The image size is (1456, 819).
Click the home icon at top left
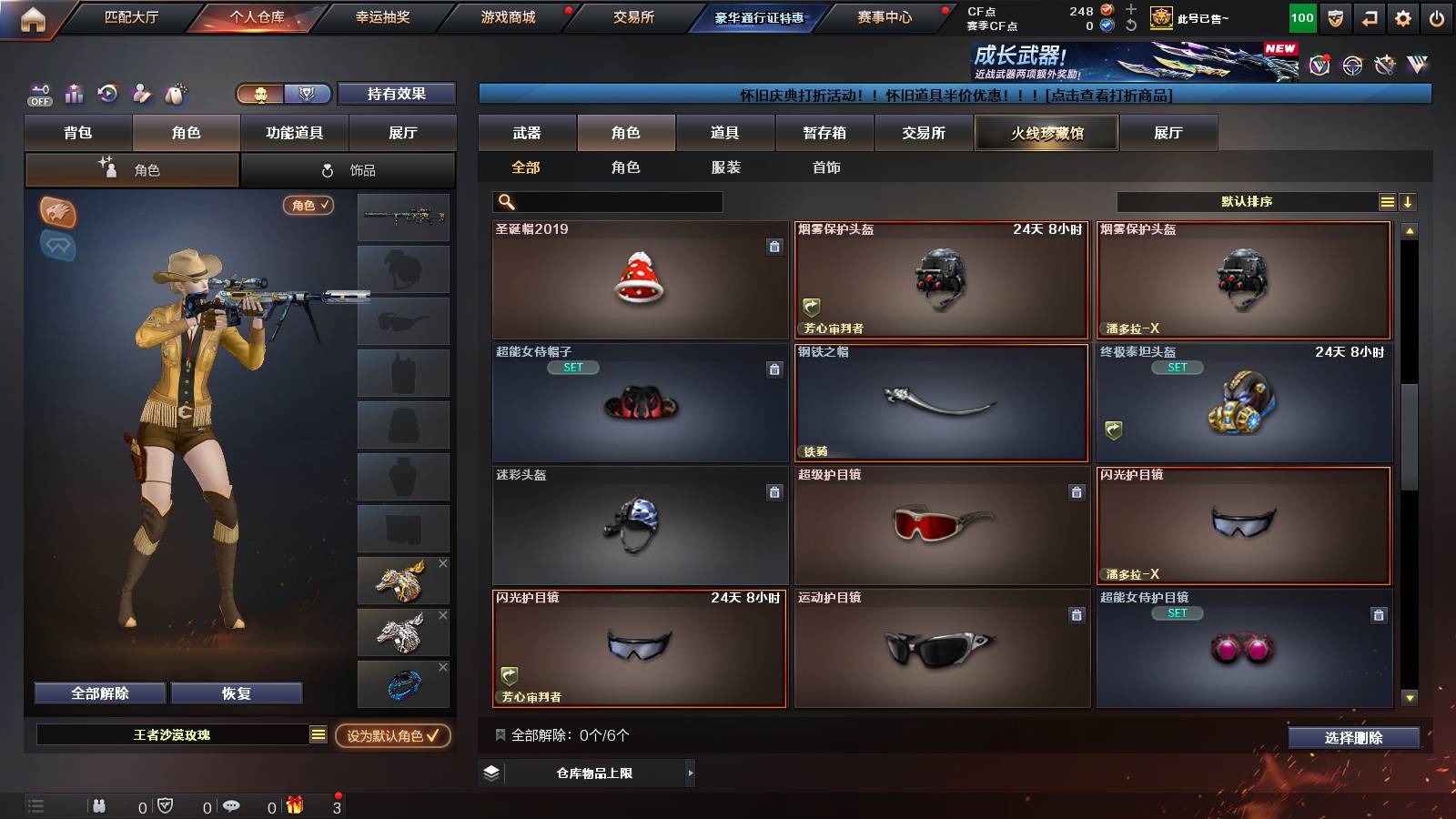(x=34, y=16)
